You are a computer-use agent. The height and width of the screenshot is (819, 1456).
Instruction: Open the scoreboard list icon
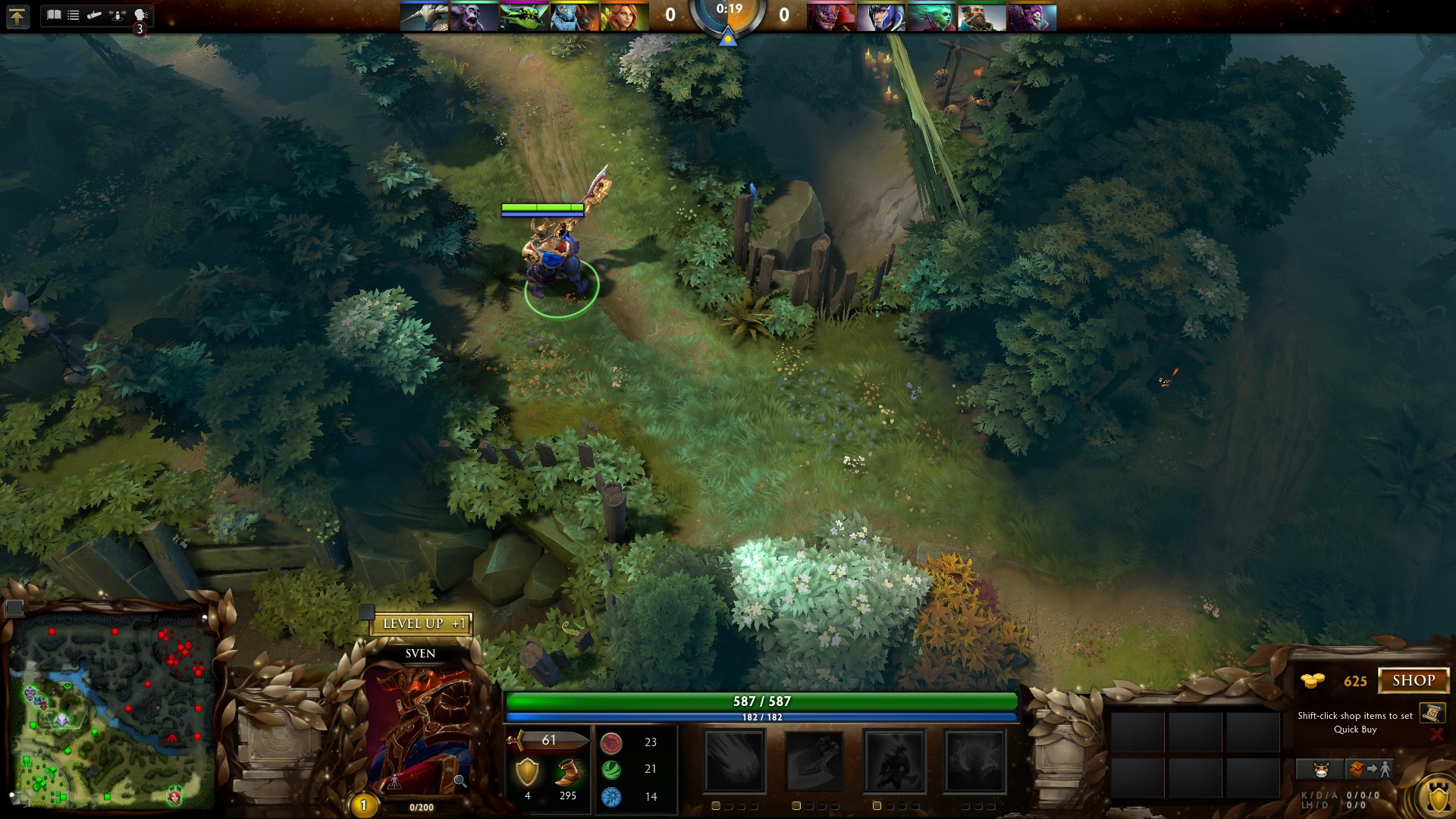(x=74, y=14)
